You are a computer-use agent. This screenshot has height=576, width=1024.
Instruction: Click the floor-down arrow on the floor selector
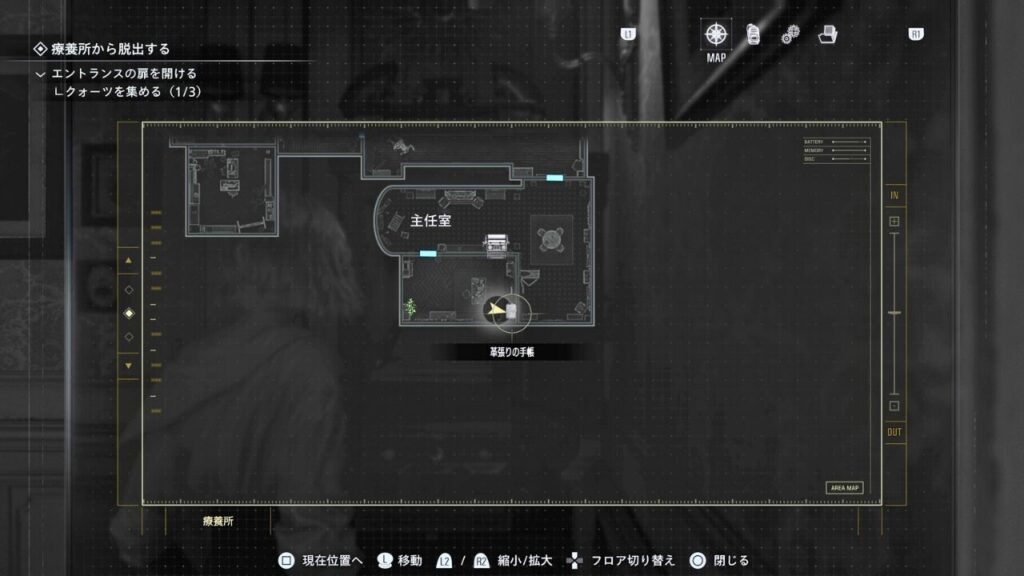click(x=128, y=366)
